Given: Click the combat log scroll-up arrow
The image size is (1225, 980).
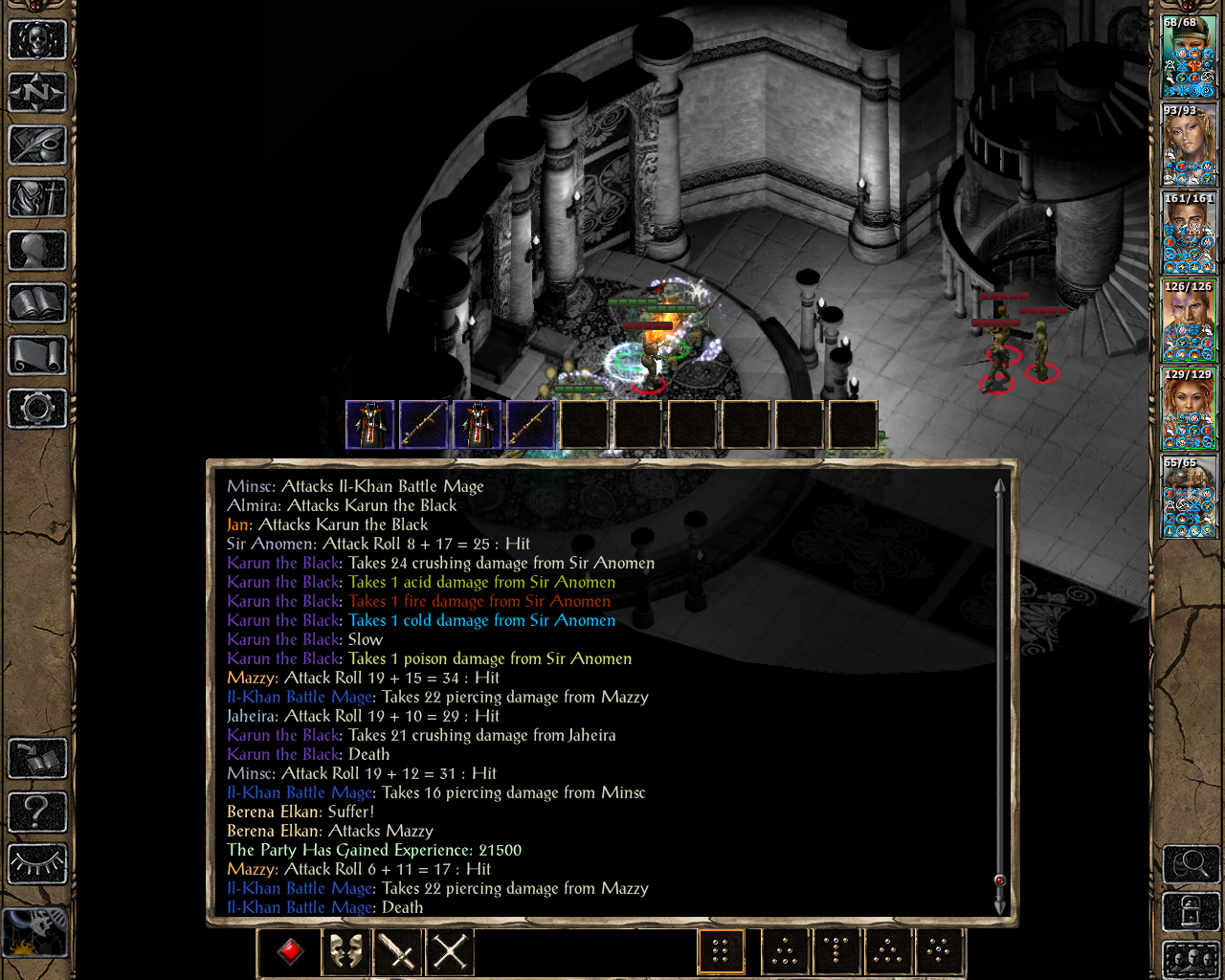Looking at the screenshot, I should point(999,487).
